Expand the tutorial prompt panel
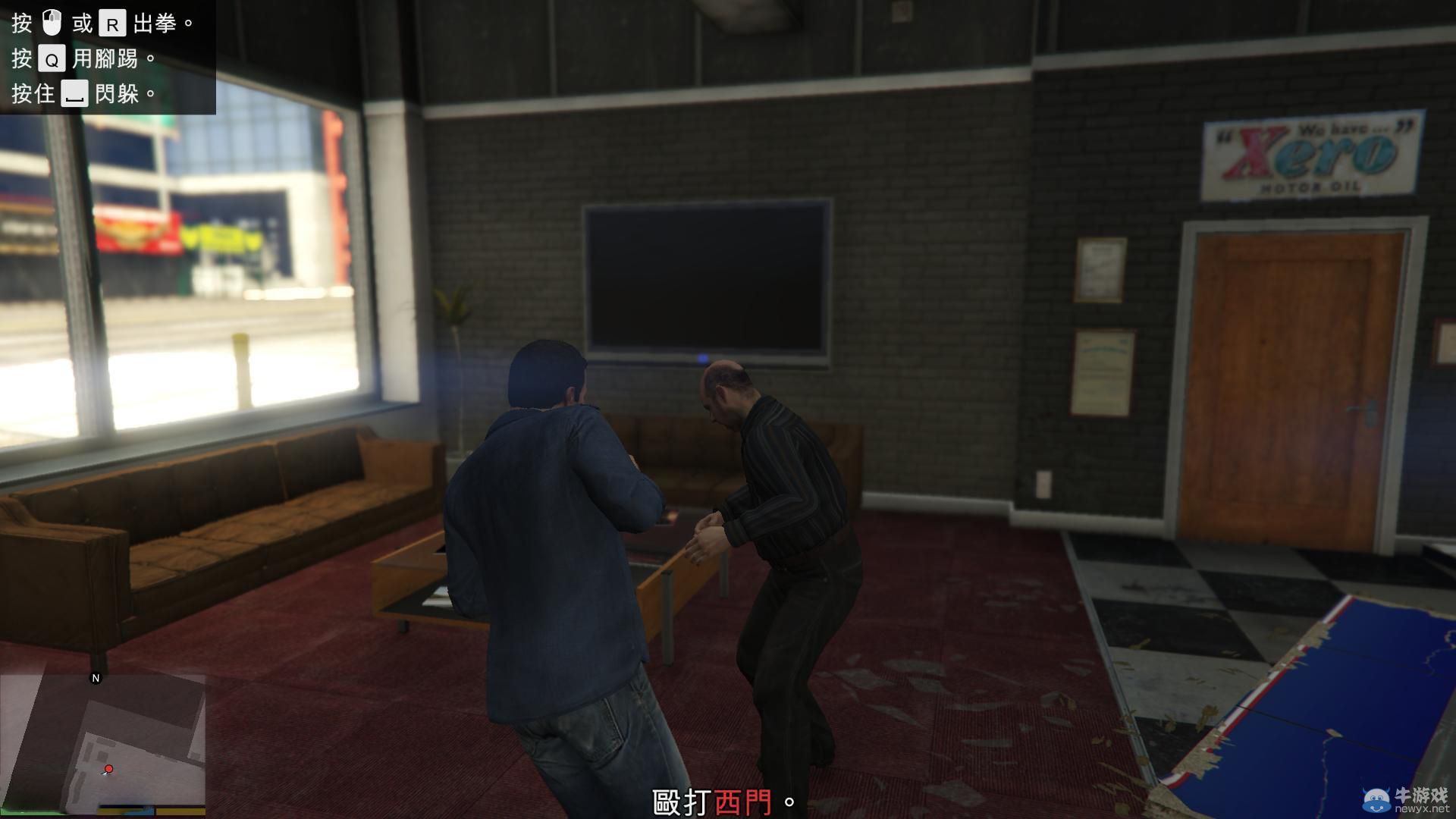This screenshot has height=819, width=1456. (x=106, y=57)
